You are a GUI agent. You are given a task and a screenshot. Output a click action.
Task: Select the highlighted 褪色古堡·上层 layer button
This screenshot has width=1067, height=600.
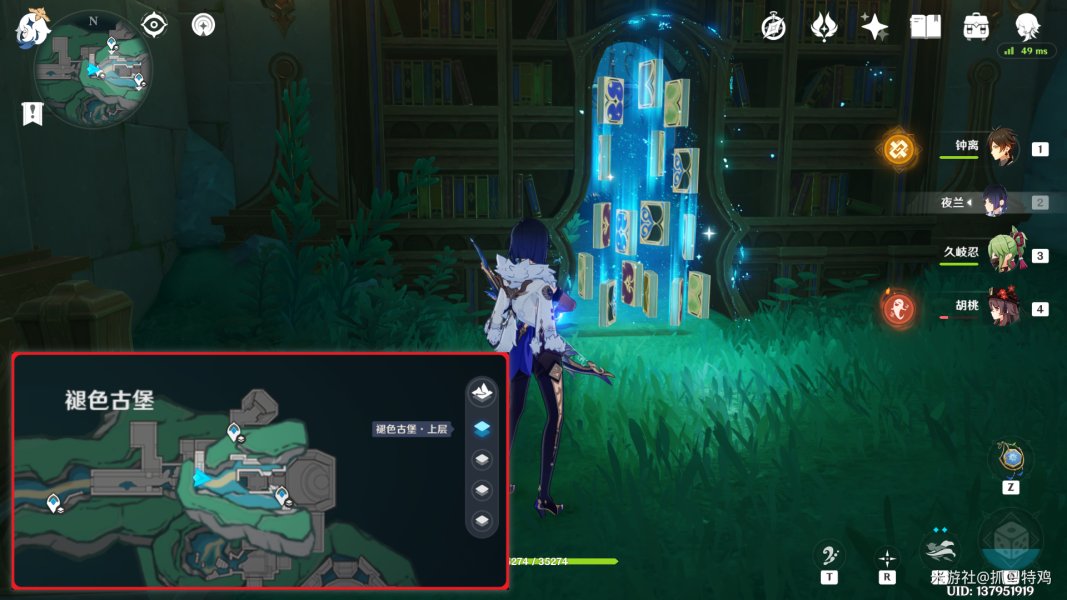(482, 428)
